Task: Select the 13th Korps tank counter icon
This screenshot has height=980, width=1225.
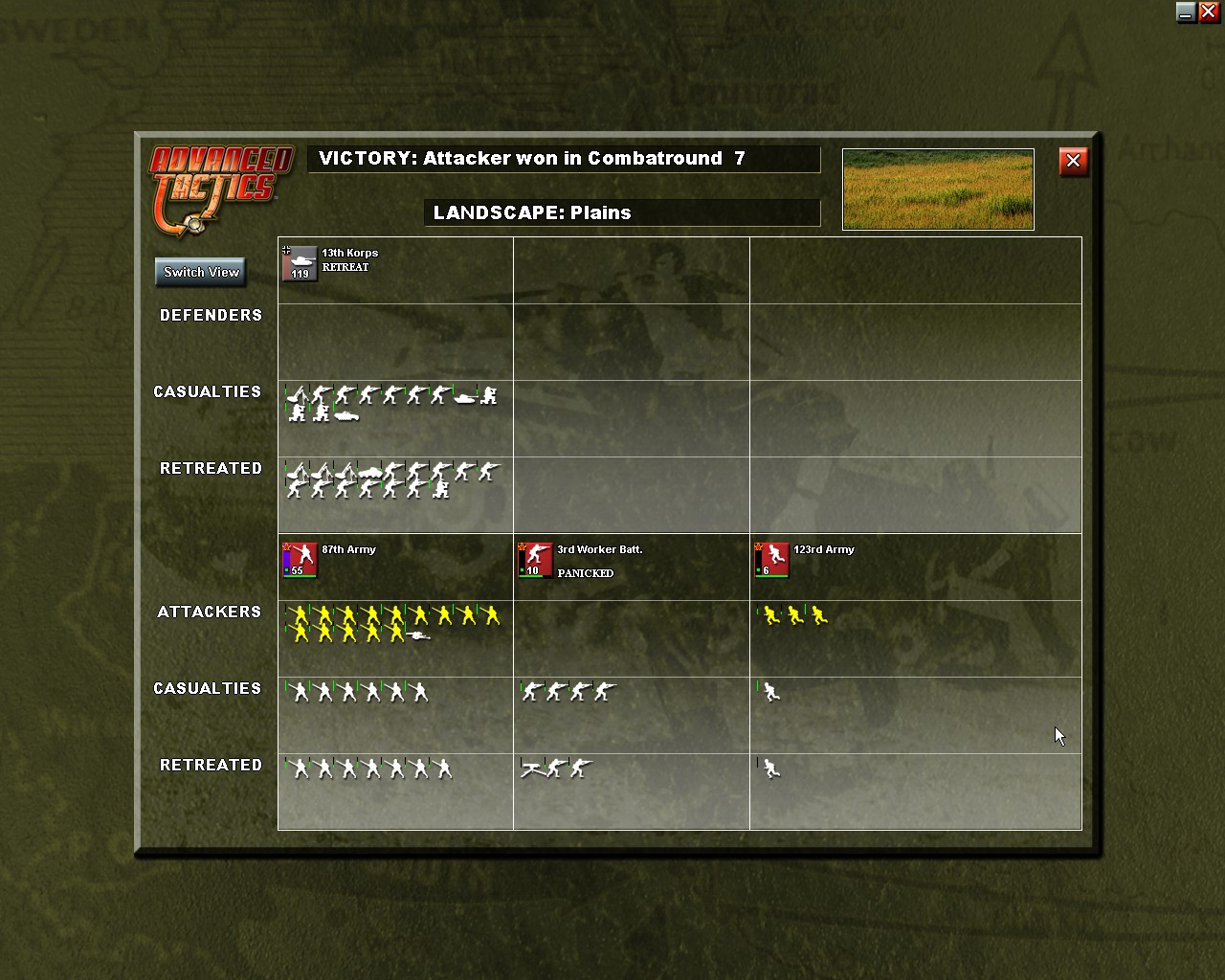Action: click(301, 261)
